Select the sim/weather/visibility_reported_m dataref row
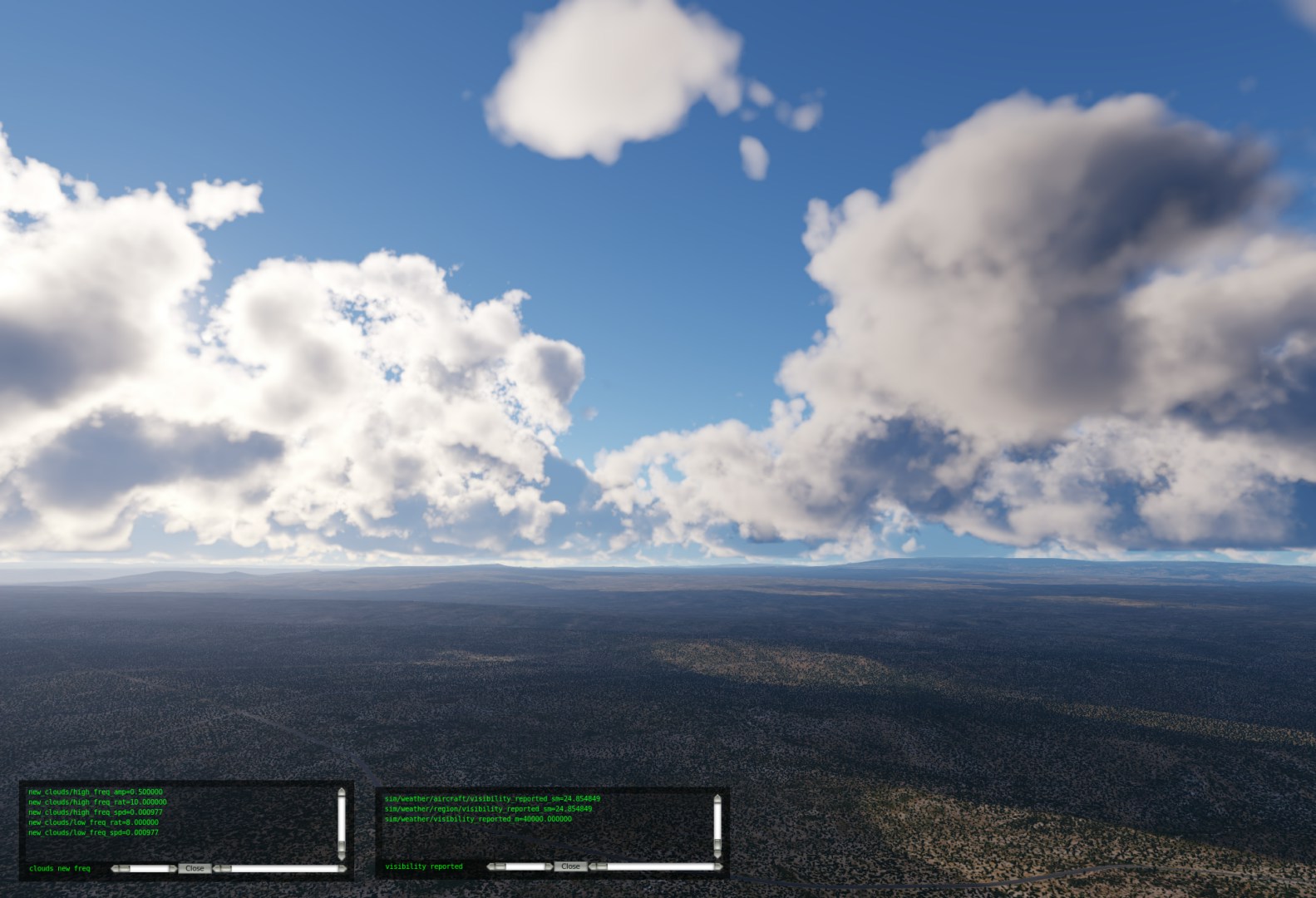This screenshot has height=898, width=1316. pyautogui.click(x=478, y=819)
